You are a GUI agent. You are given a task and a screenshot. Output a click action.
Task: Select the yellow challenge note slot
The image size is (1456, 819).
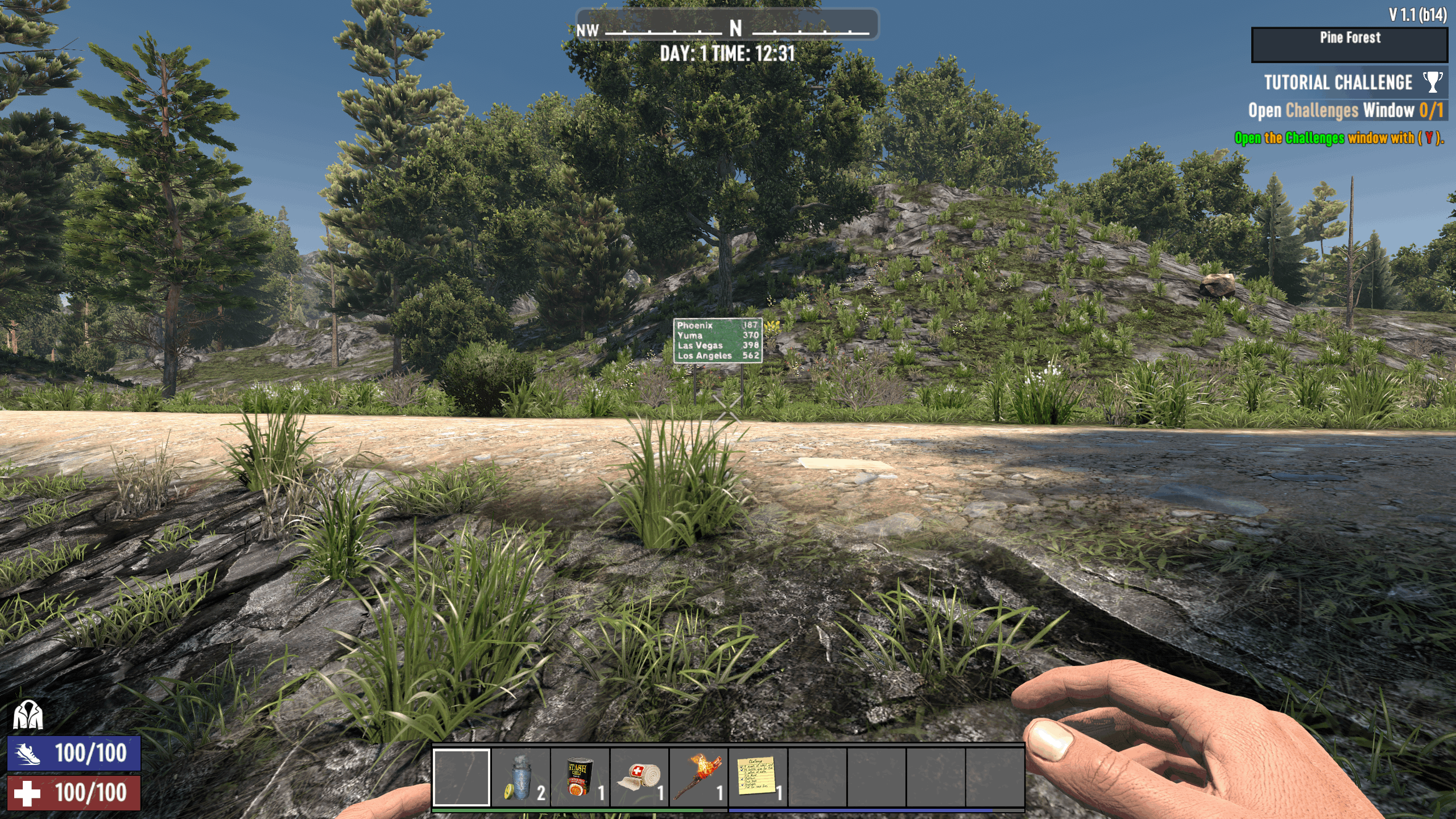click(758, 777)
